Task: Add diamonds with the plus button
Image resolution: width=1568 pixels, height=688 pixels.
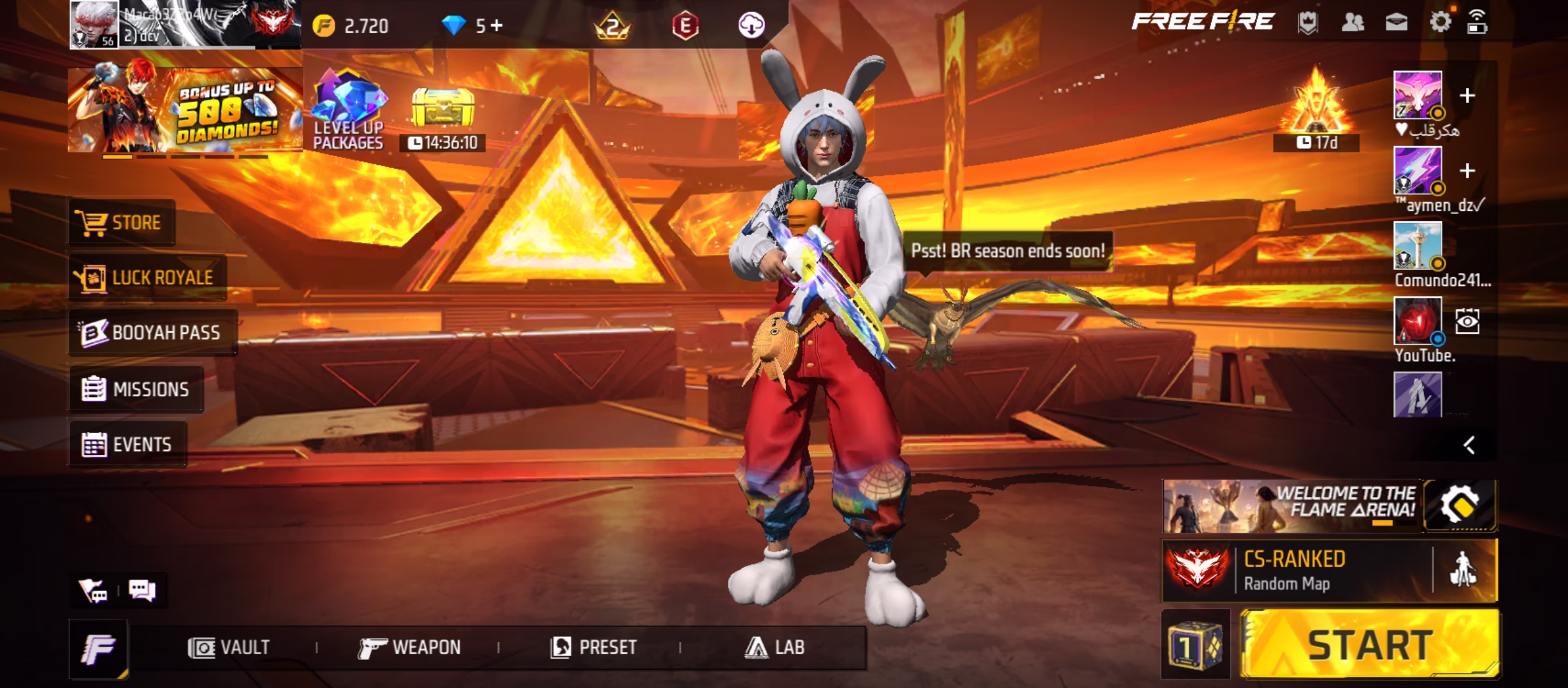Action: click(497, 25)
